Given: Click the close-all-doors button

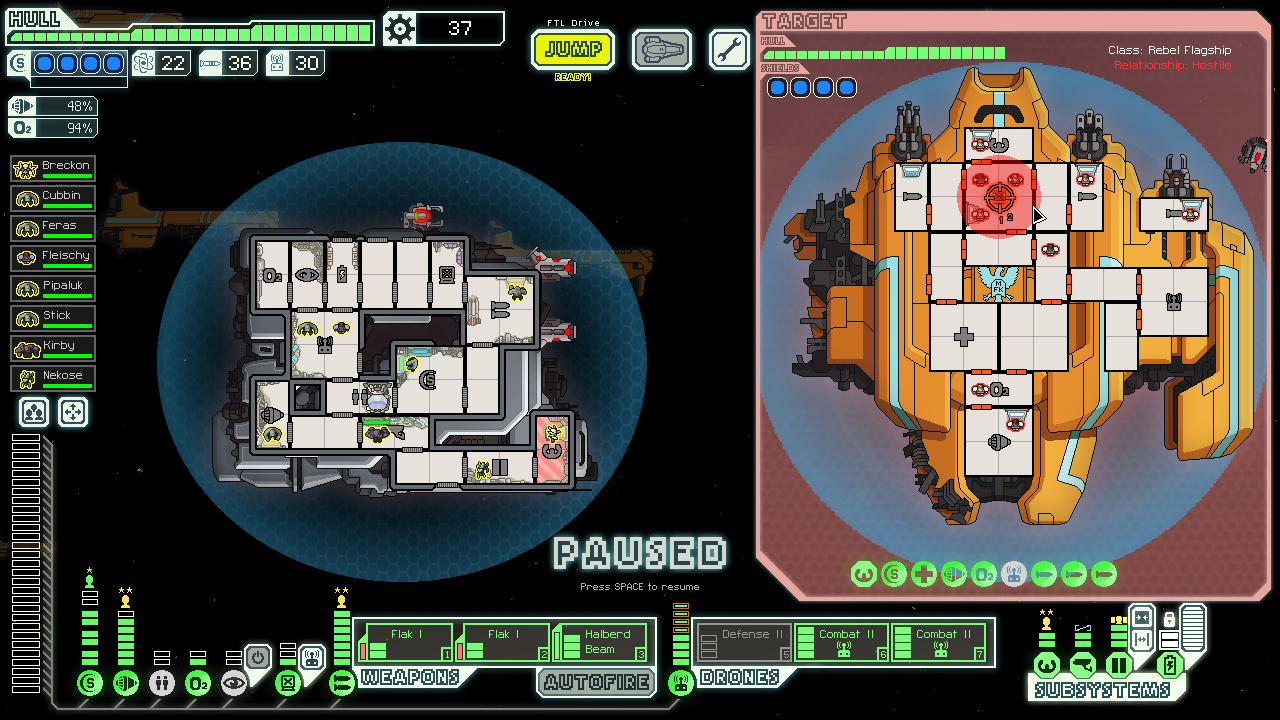Looking at the screenshot, I should coord(1142,620).
